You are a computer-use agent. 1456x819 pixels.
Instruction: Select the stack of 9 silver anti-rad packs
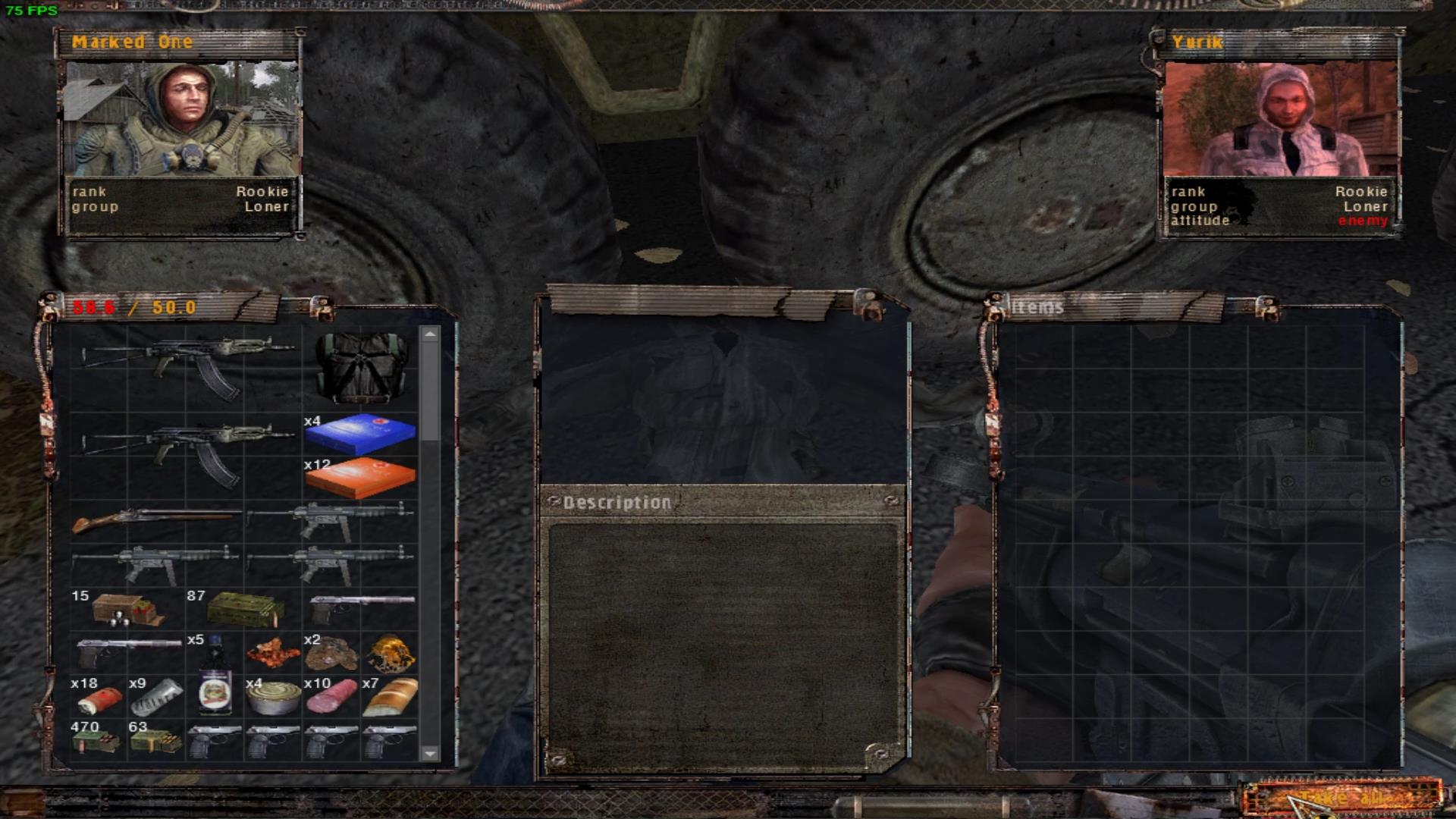point(156,697)
